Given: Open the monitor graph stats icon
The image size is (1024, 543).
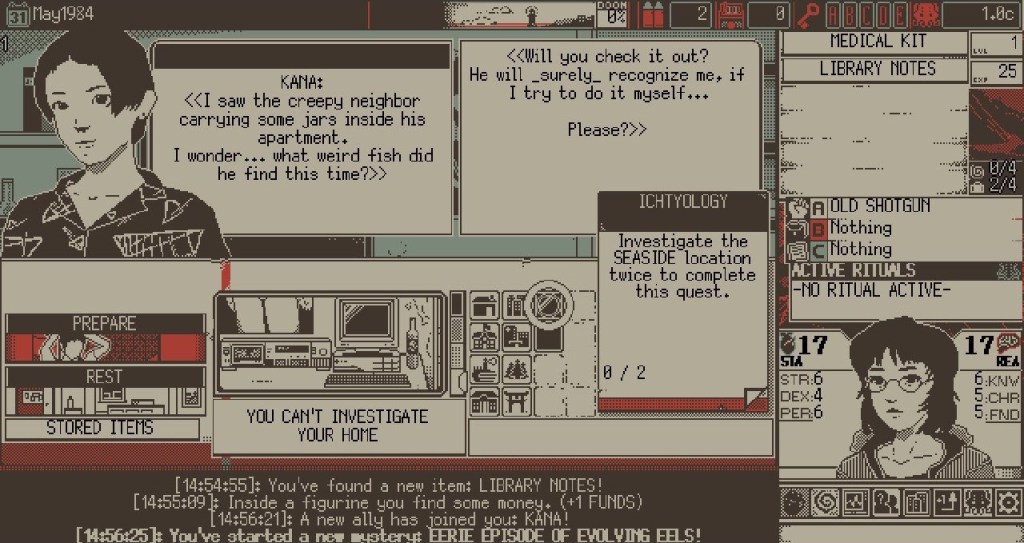Looking at the screenshot, I should coord(856,502).
